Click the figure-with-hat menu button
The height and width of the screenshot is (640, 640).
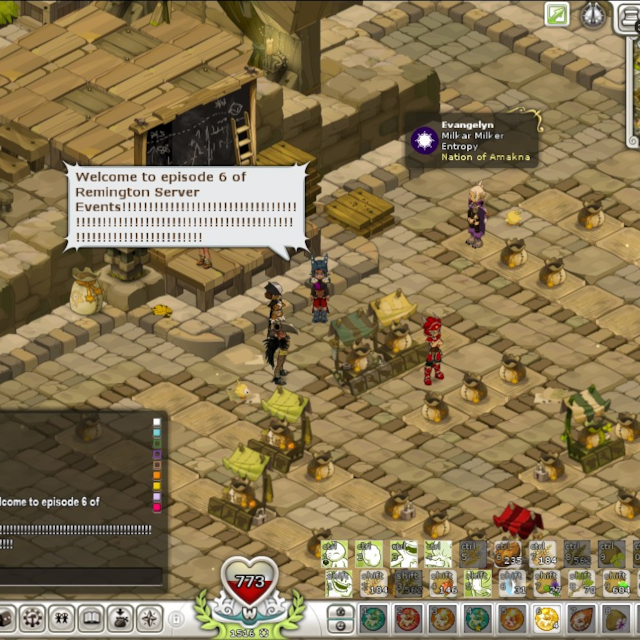coord(120,618)
